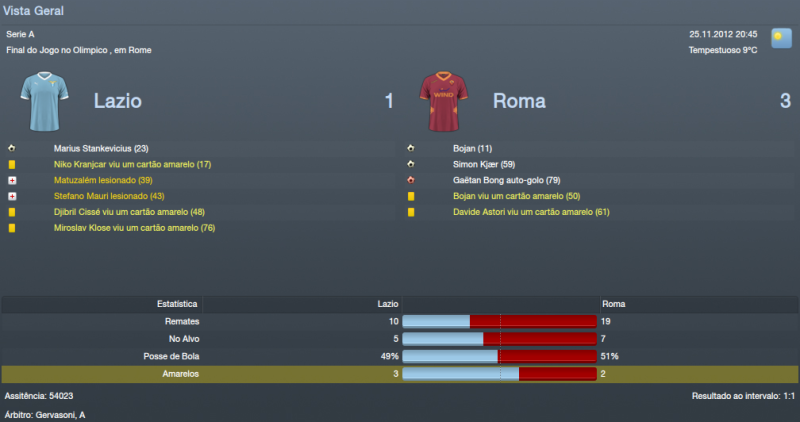
Task: Select Stefano Mauri injury event
Action: 109,196
